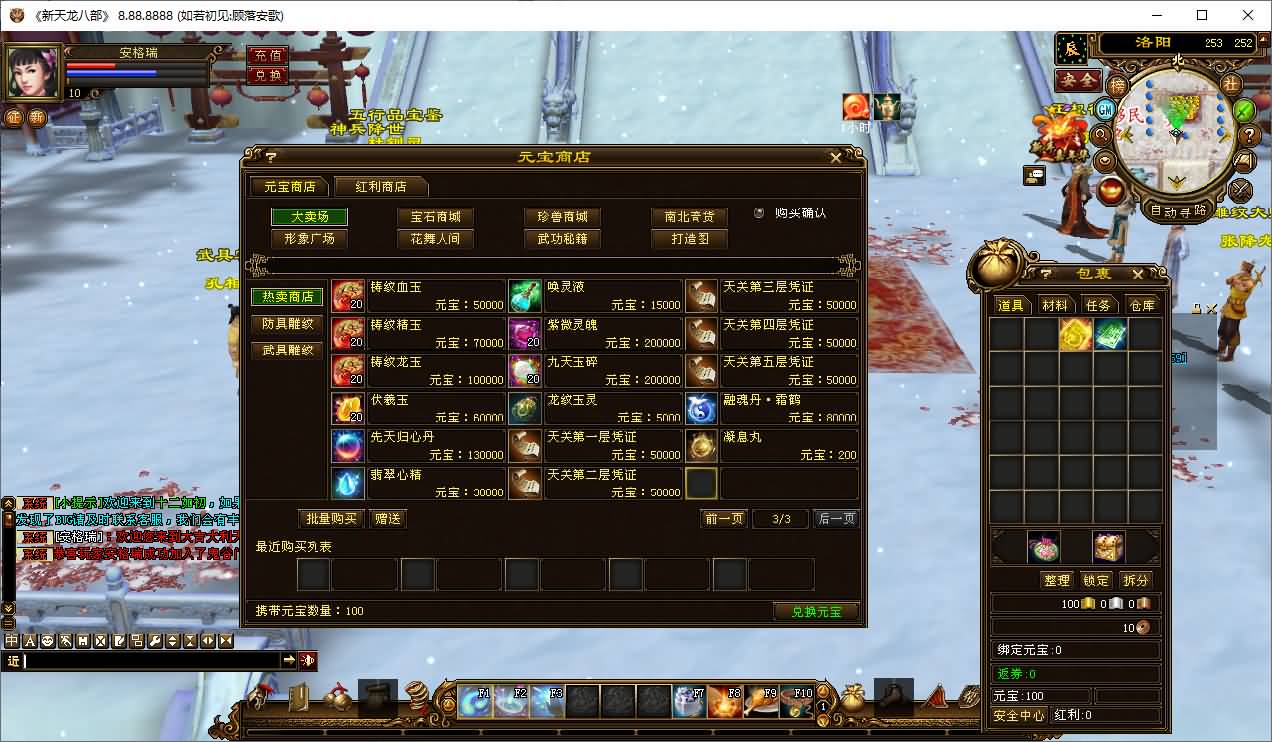Click the 充值 recharge button
Image resolution: width=1272 pixels, height=742 pixels.
267,55
